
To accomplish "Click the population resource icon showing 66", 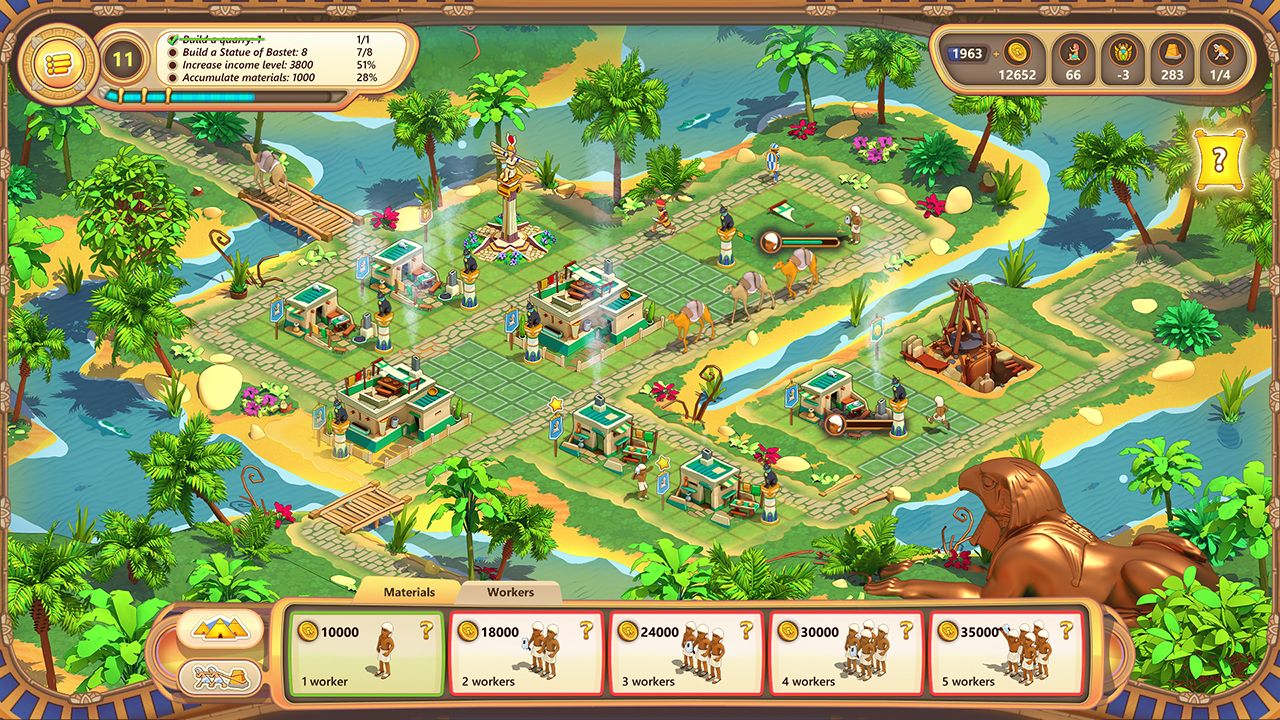I will [x=1071, y=49].
